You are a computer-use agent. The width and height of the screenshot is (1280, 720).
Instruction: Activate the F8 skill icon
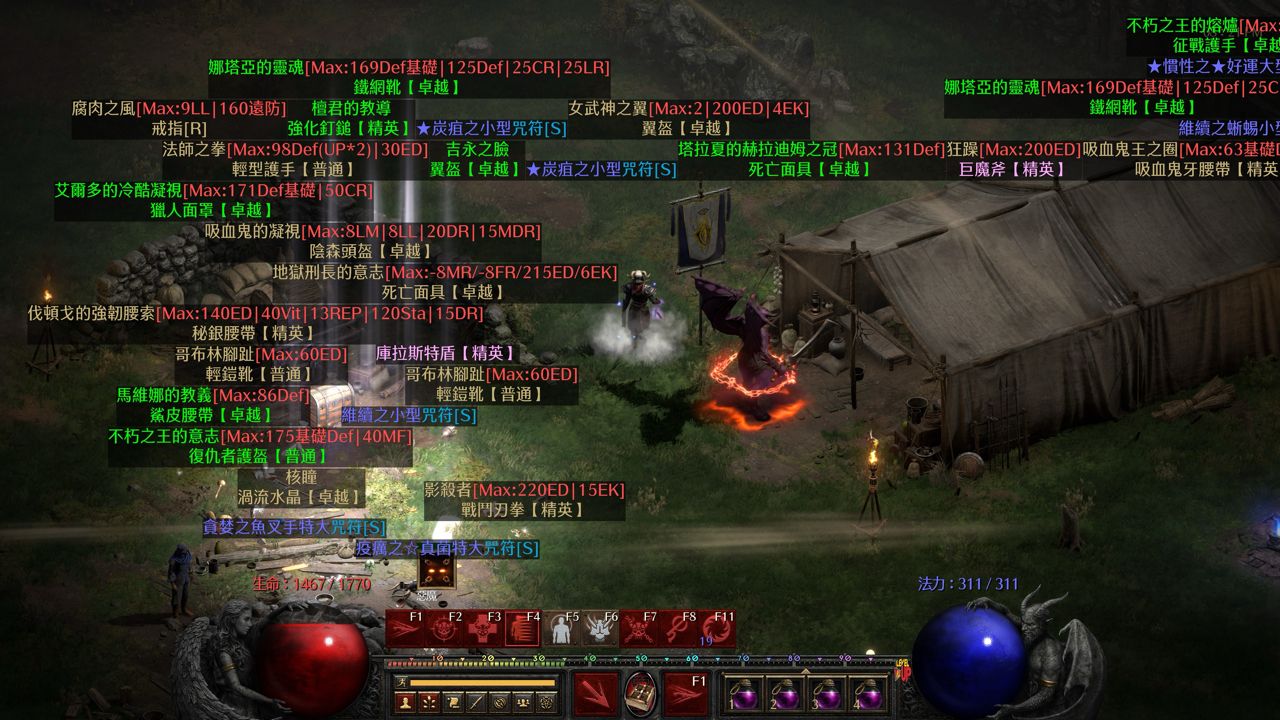click(x=678, y=630)
